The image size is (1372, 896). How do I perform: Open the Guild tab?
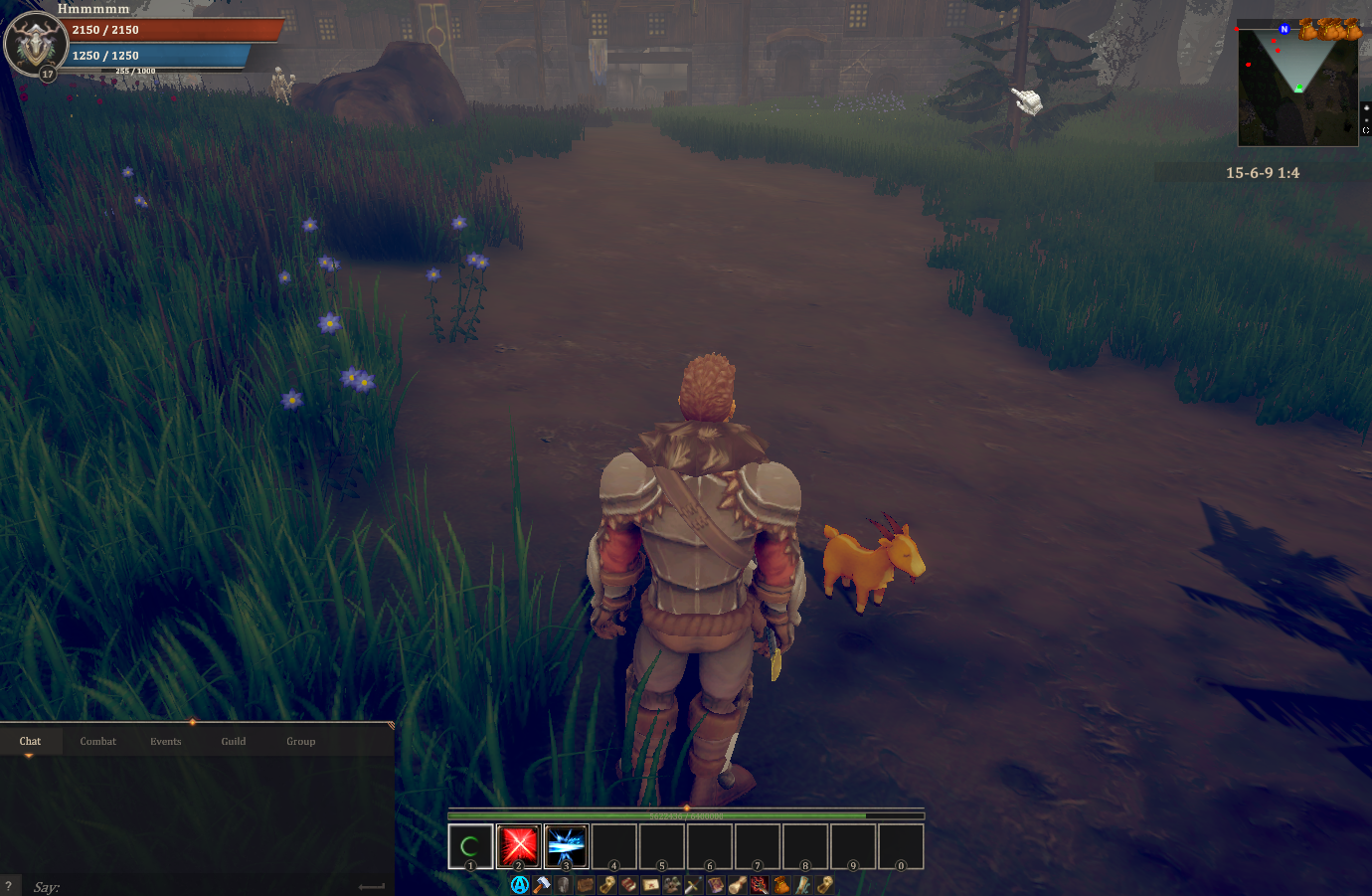pyautogui.click(x=233, y=741)
